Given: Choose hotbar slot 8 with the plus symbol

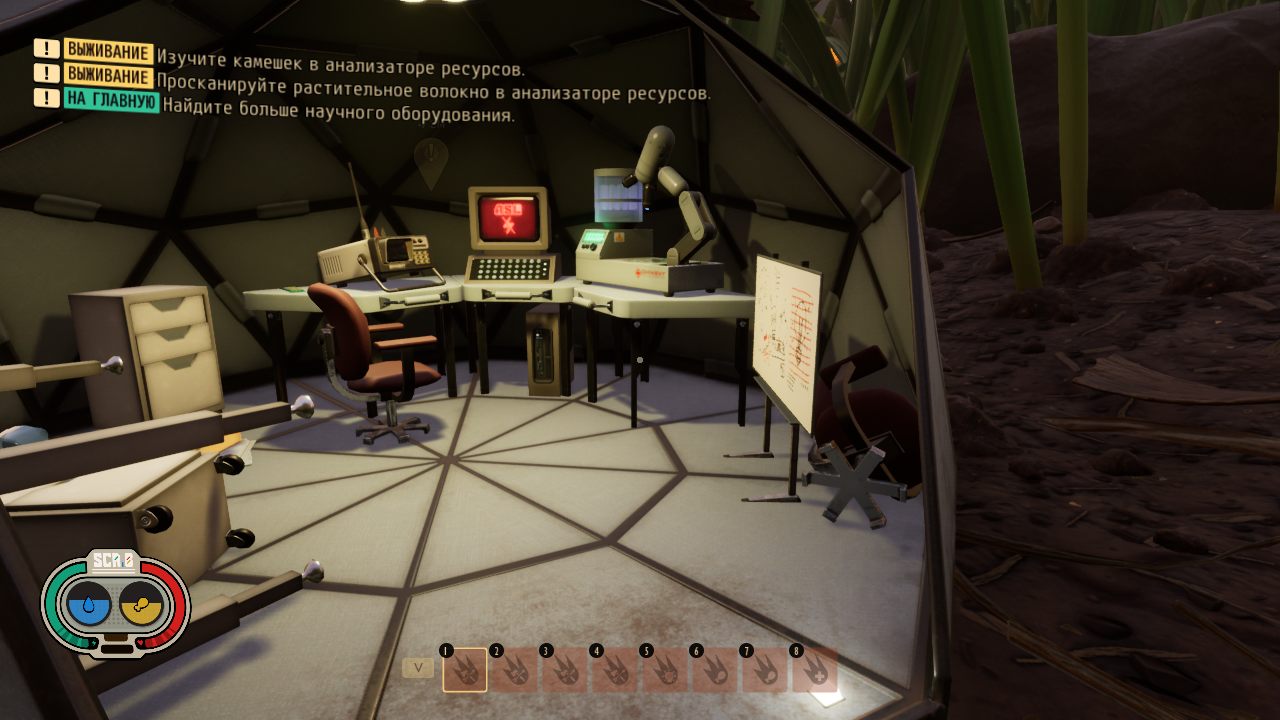Looking at the screenshot, I should (x=814, y=670).
